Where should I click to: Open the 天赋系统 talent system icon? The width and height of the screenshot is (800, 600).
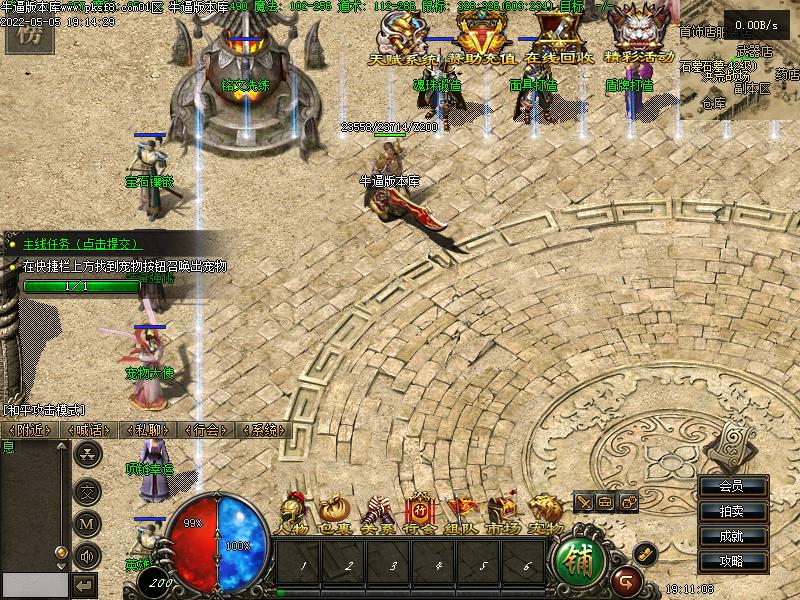404,42
